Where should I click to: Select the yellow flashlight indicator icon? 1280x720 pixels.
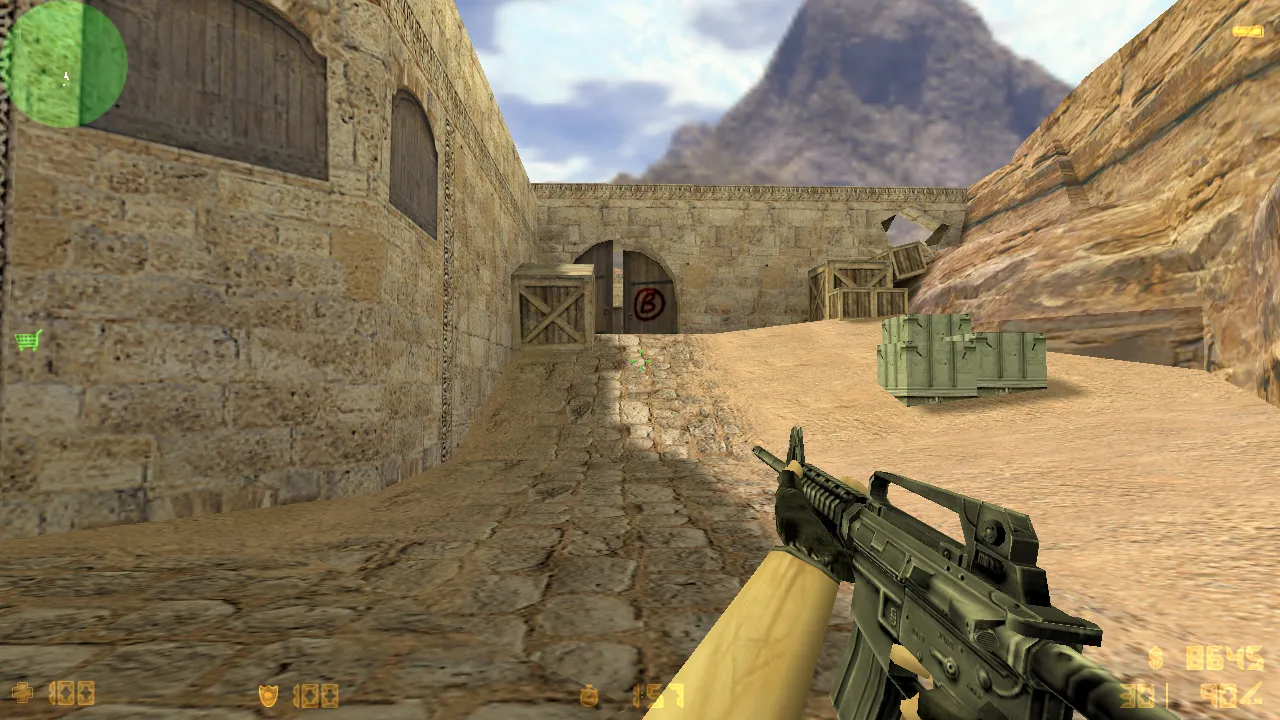pos(1247,32)
